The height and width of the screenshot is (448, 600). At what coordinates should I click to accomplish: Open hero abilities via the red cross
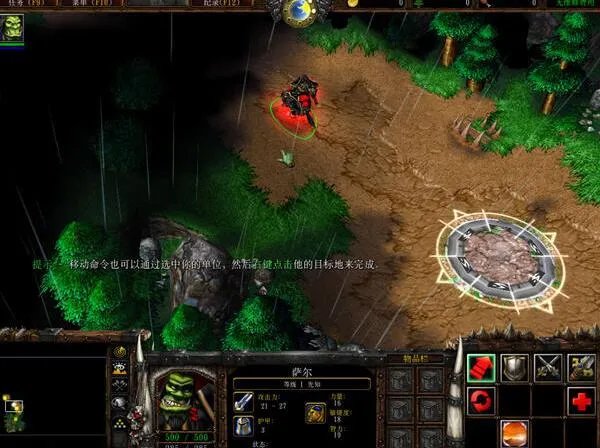582,402
